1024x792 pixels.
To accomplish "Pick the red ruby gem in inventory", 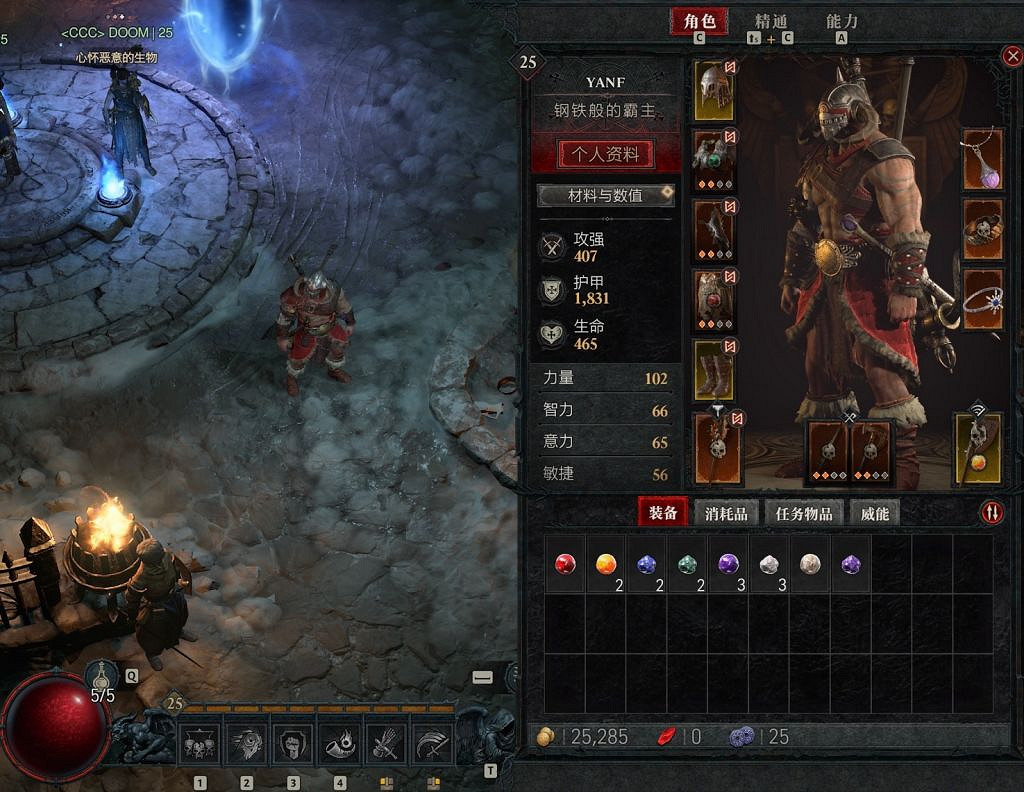I will point(566,564).
